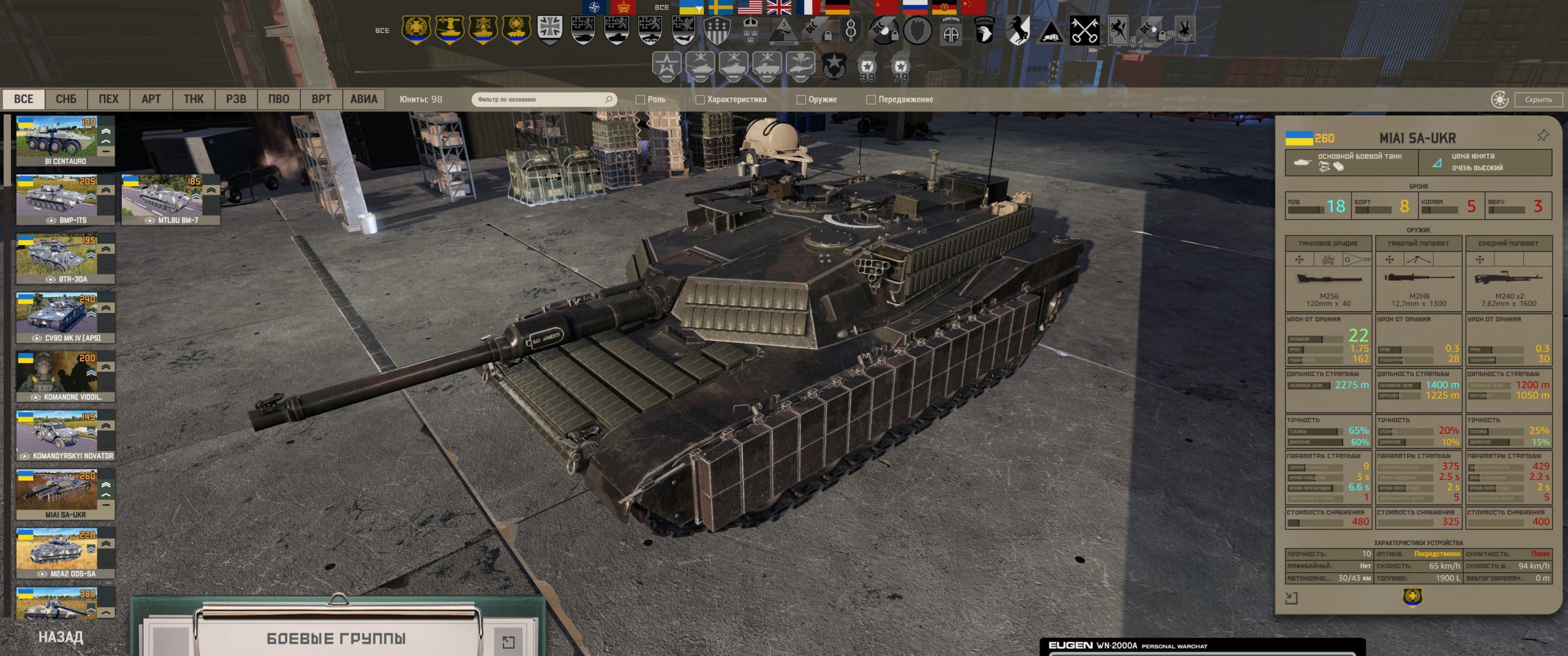Show the ПВО air defense category

(x=279, y=99)
